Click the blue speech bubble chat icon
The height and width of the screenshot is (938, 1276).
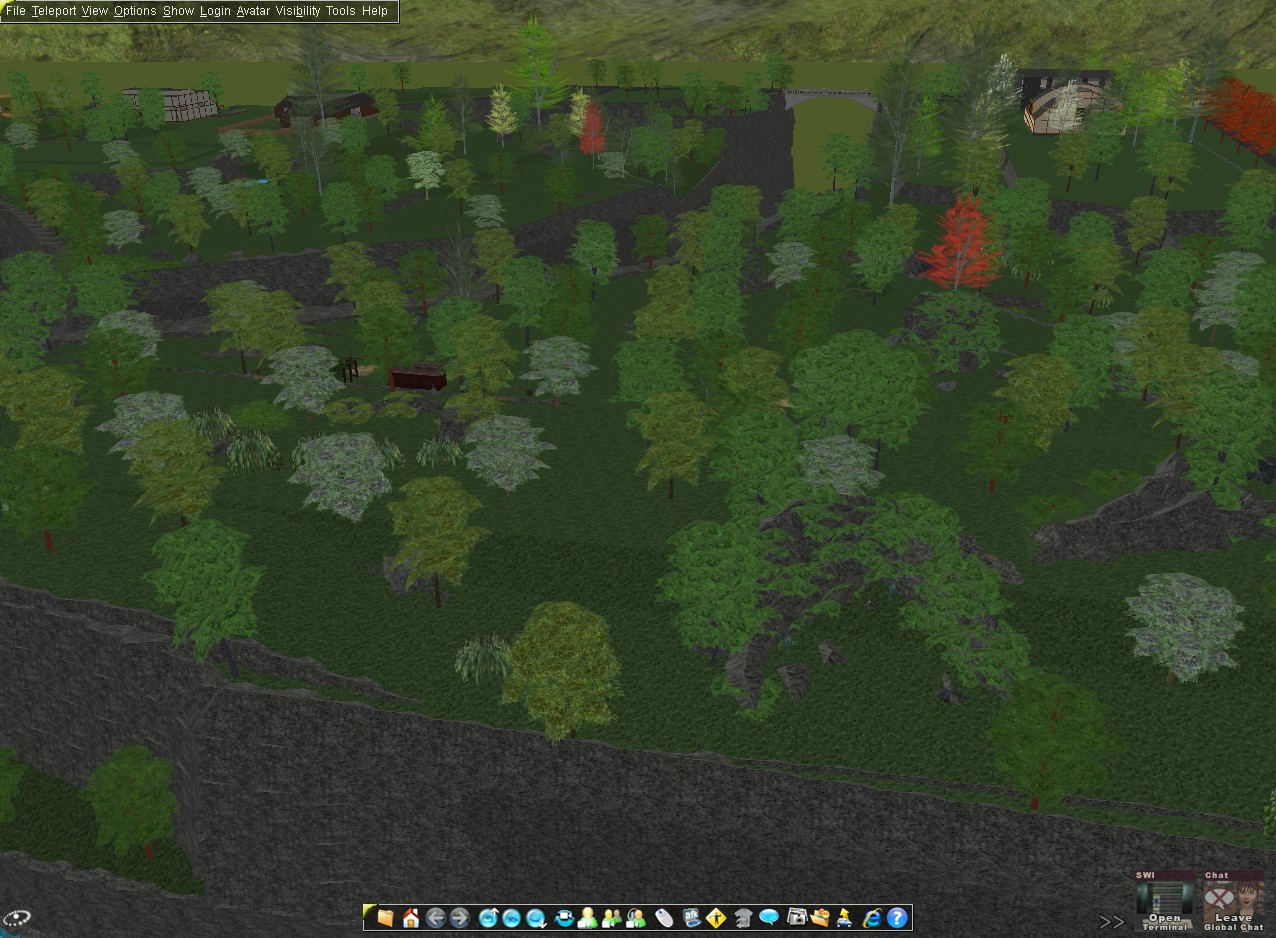(x=769, y=917)
